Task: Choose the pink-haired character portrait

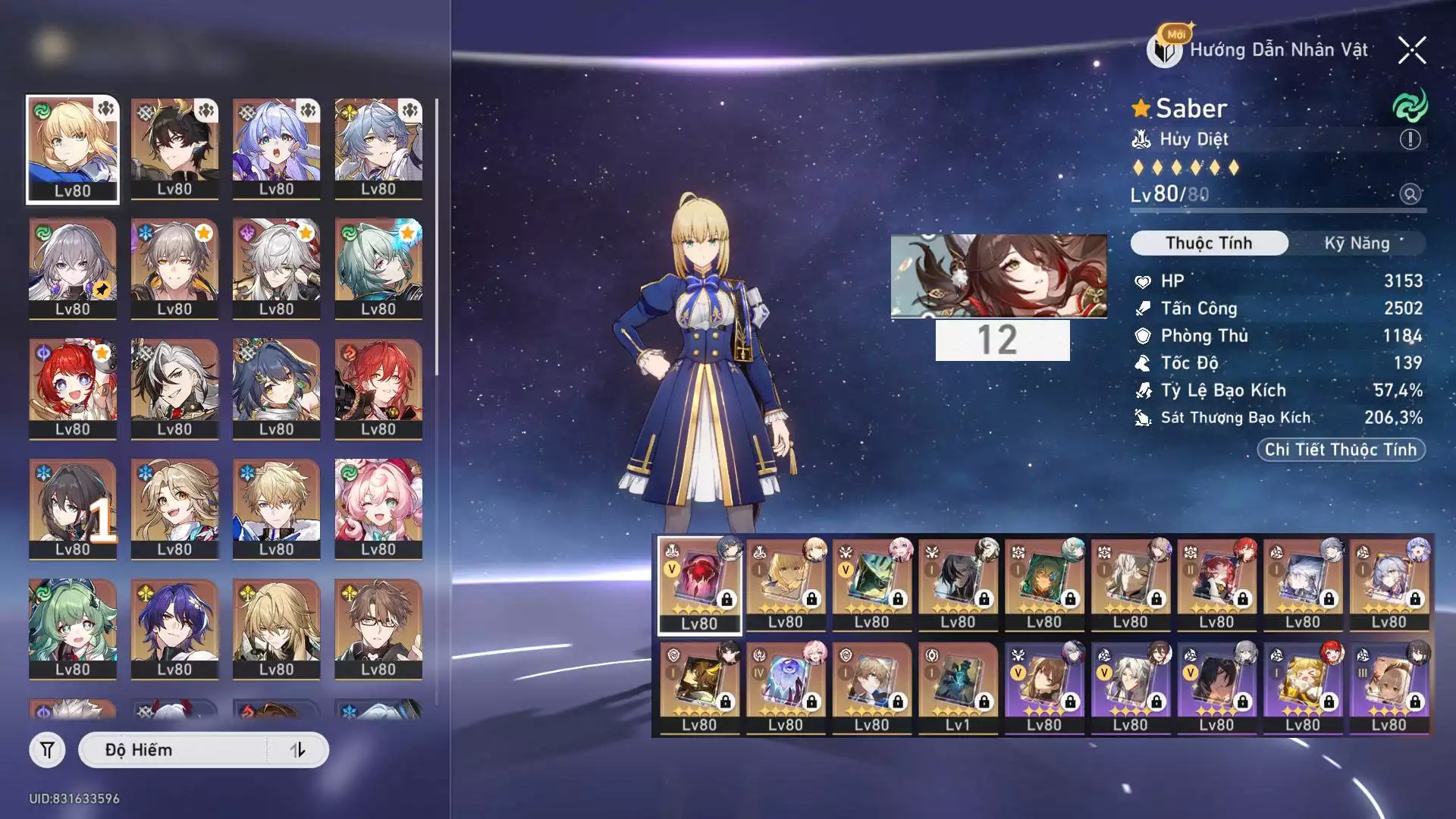Action: pos(378,508)
